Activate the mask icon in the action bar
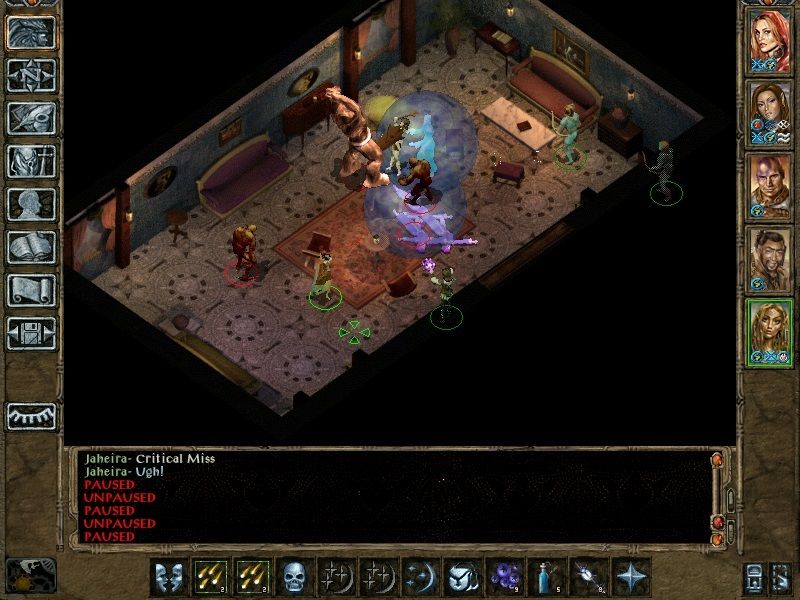The height and width of the screenshot is (600, 800). (168, 578)
